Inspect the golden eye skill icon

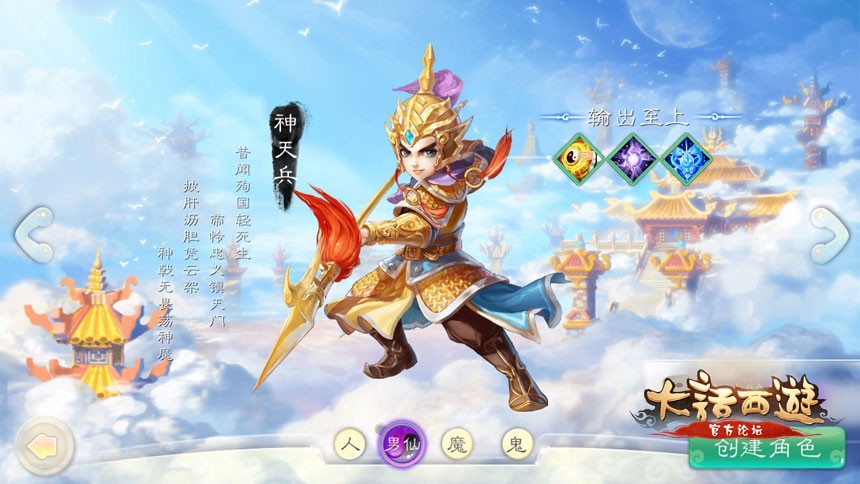point(580,159)
